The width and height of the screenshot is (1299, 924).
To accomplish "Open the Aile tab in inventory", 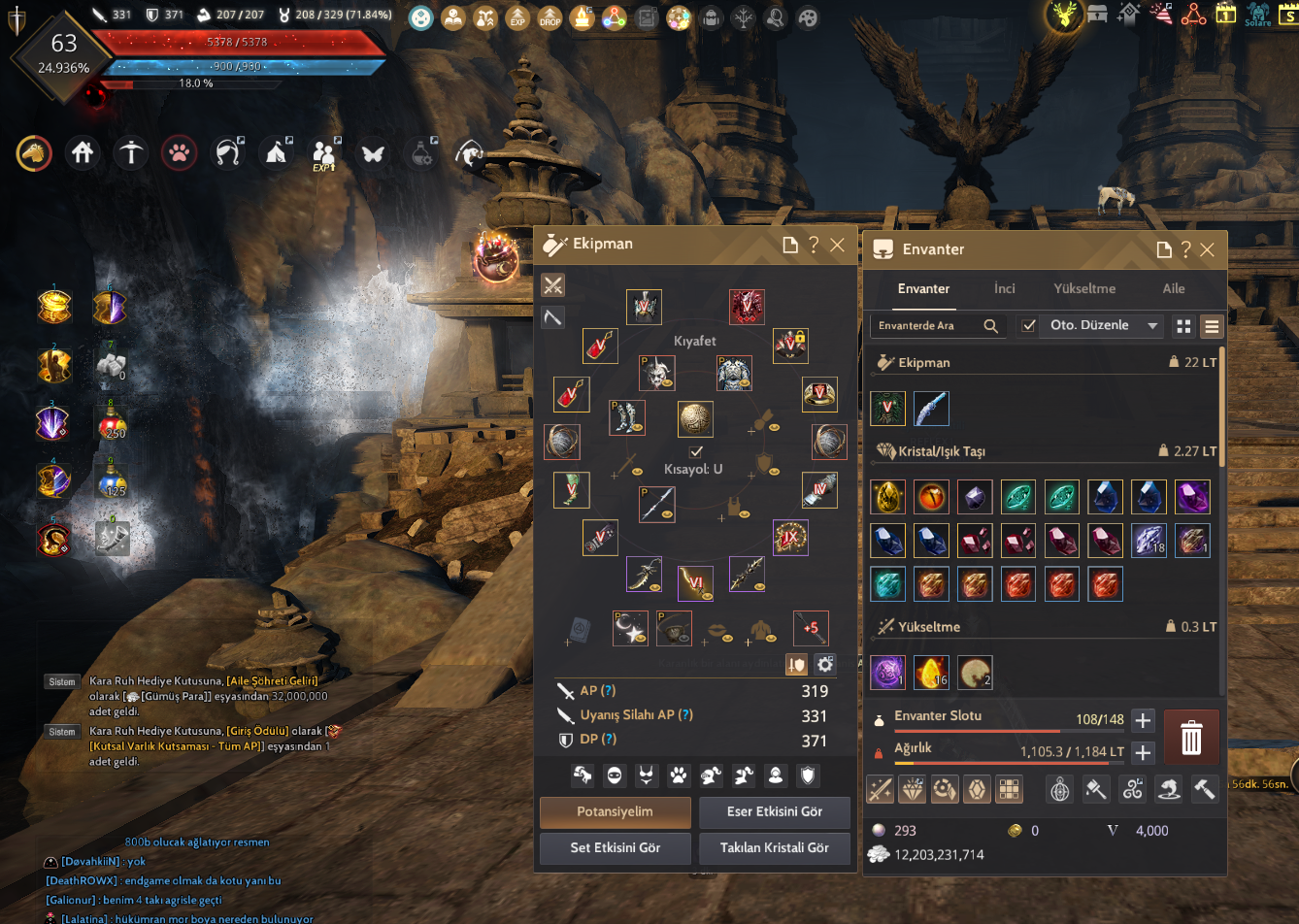I will (x=1173, y=288).
